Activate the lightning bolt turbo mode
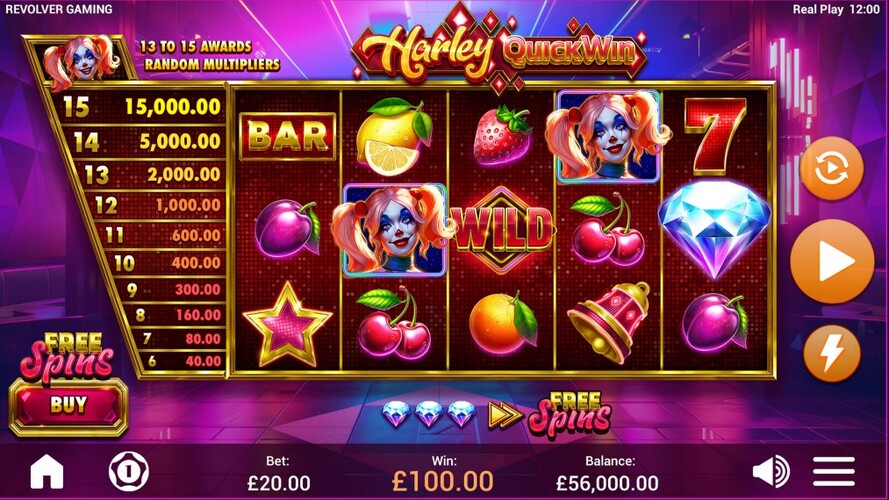Screen dimensions: 889x500 (831, 353)
